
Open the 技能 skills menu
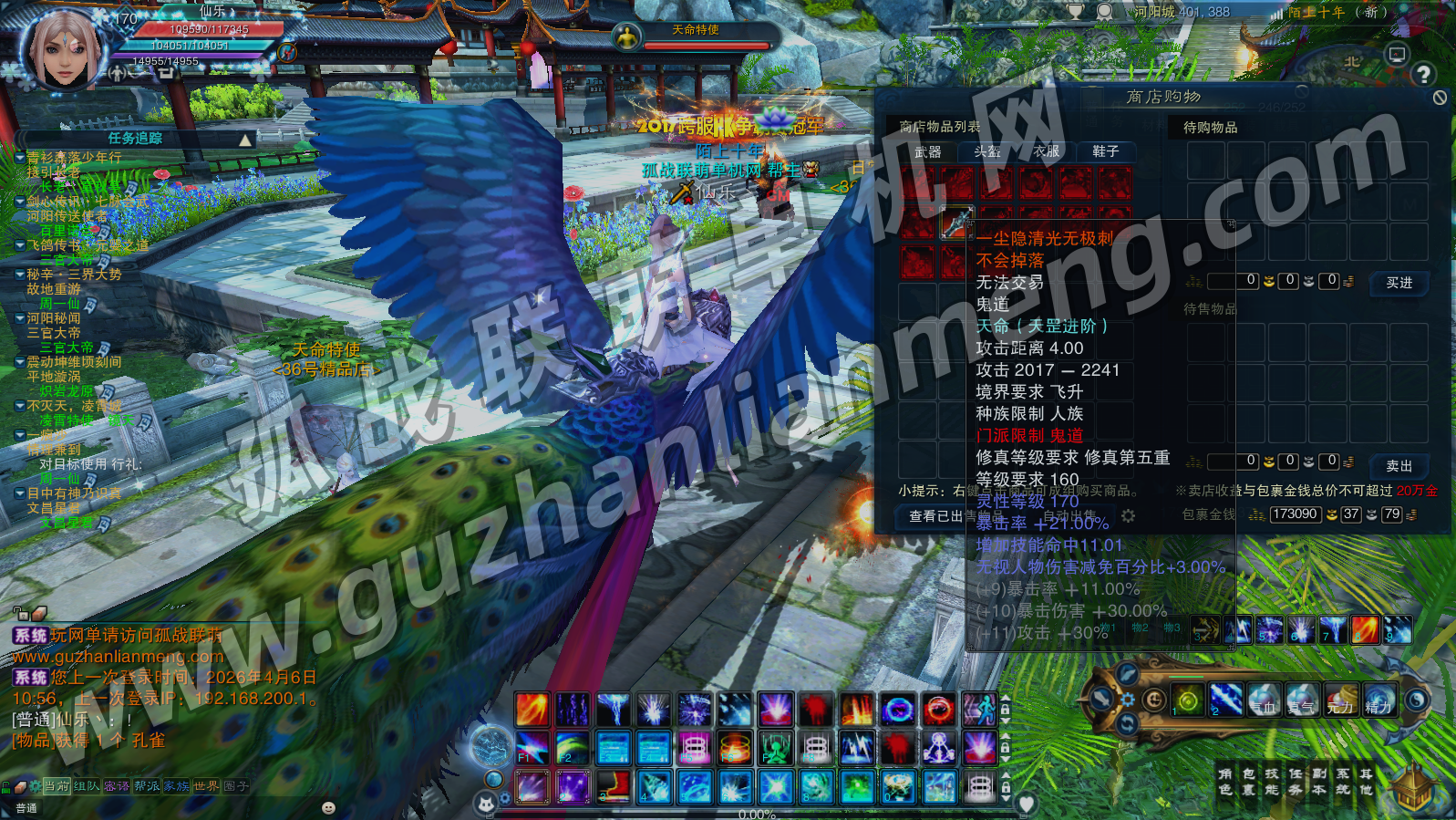[x=1272, y=781]
